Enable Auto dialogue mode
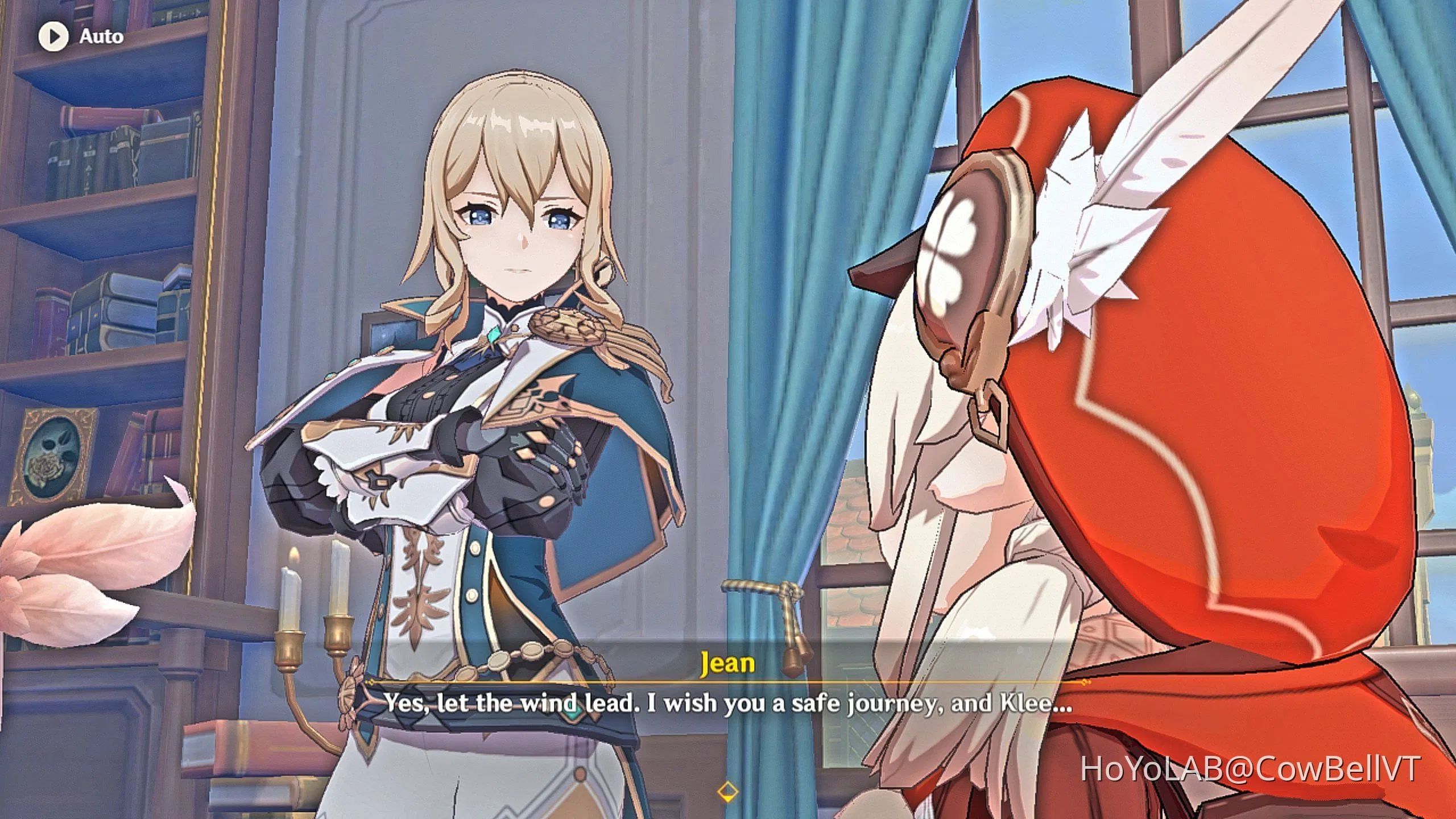This screenshot has height=819, width=1456. coord(80,36)
